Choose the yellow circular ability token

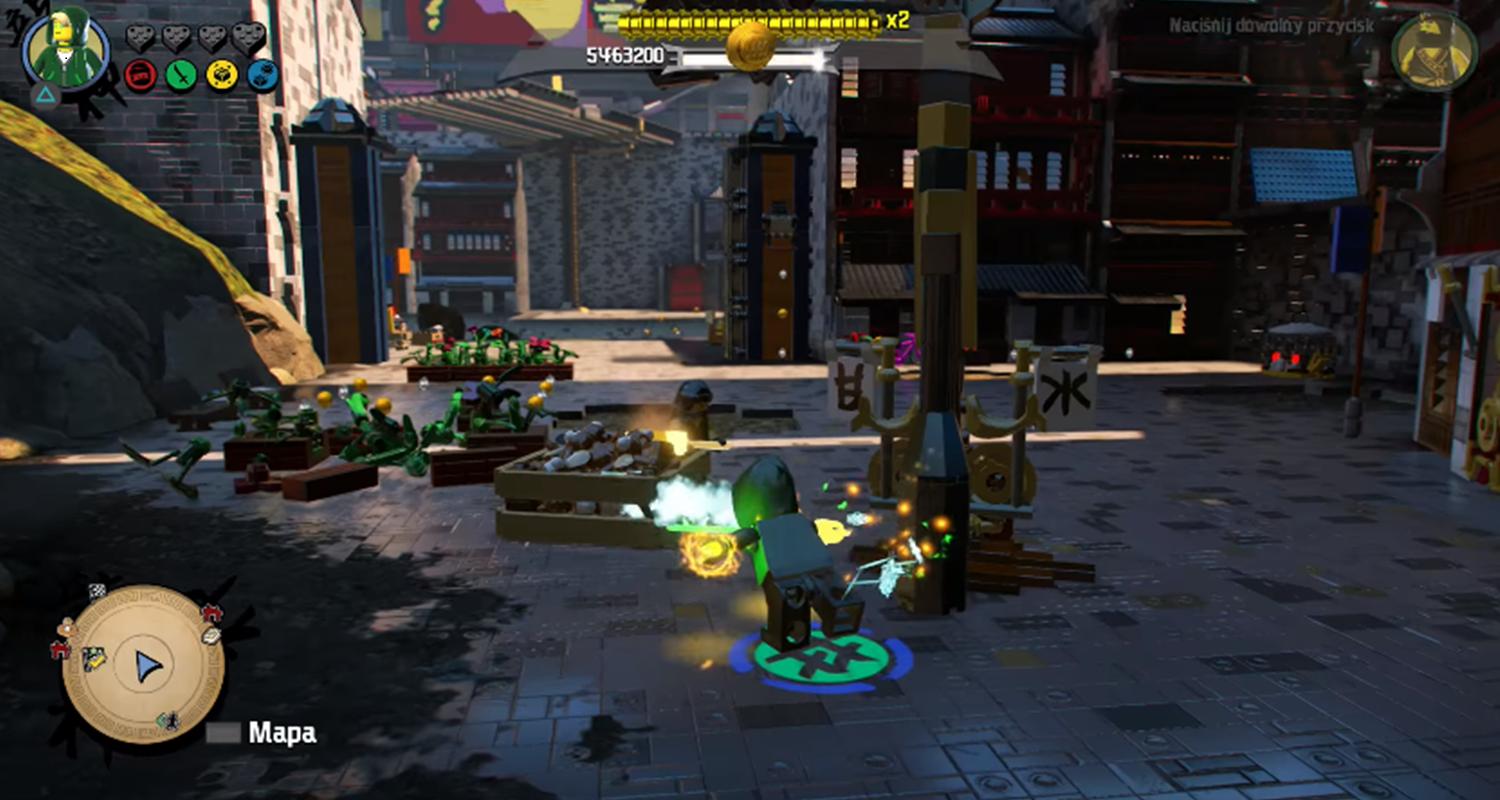click(x=222, y=75)
